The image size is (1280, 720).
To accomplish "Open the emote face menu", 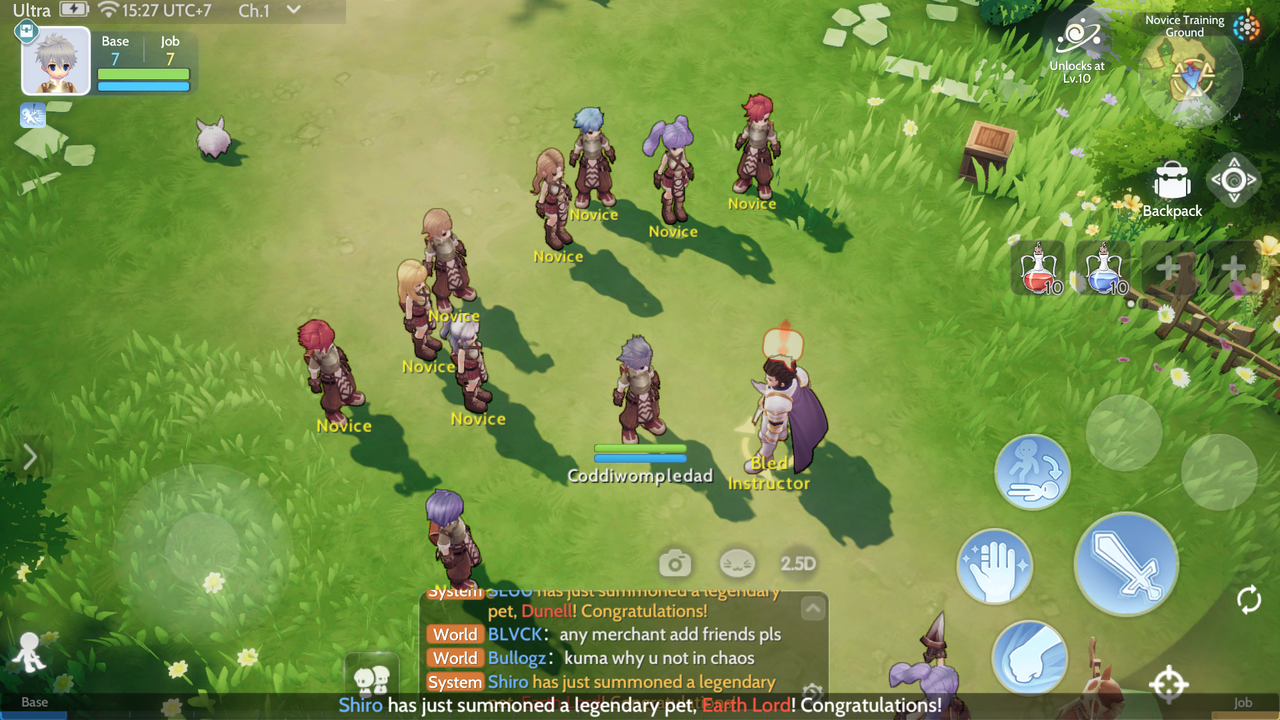I will click(x=738, y=563).
